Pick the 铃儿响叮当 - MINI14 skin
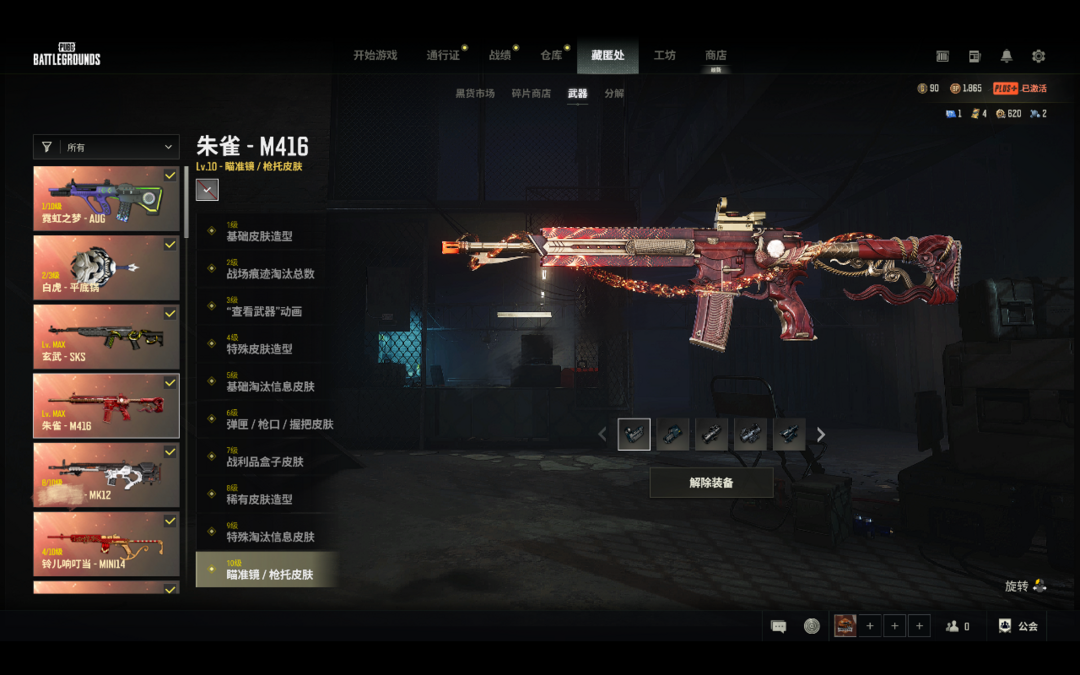This screenshot has width=1080, height=675. tap(106, 544)
